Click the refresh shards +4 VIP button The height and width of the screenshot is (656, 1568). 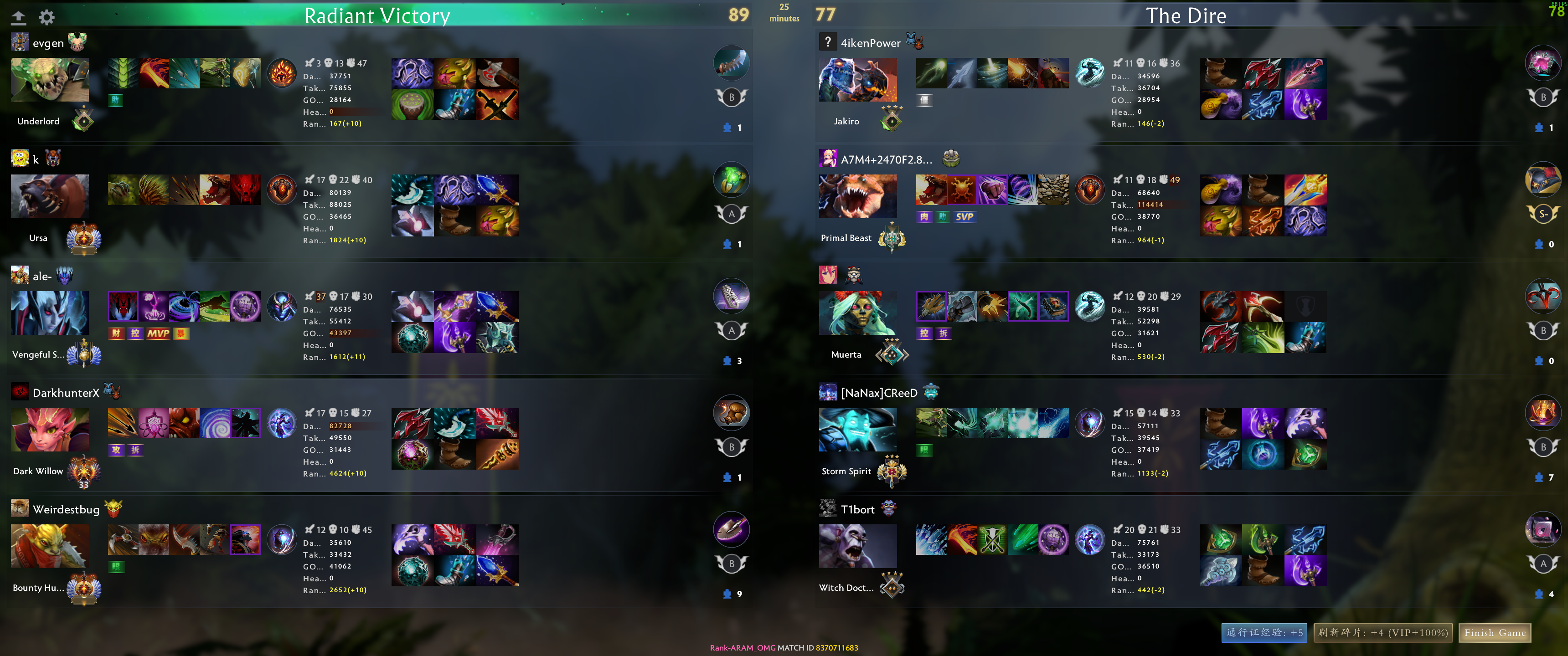click(x=1383, y=633)
